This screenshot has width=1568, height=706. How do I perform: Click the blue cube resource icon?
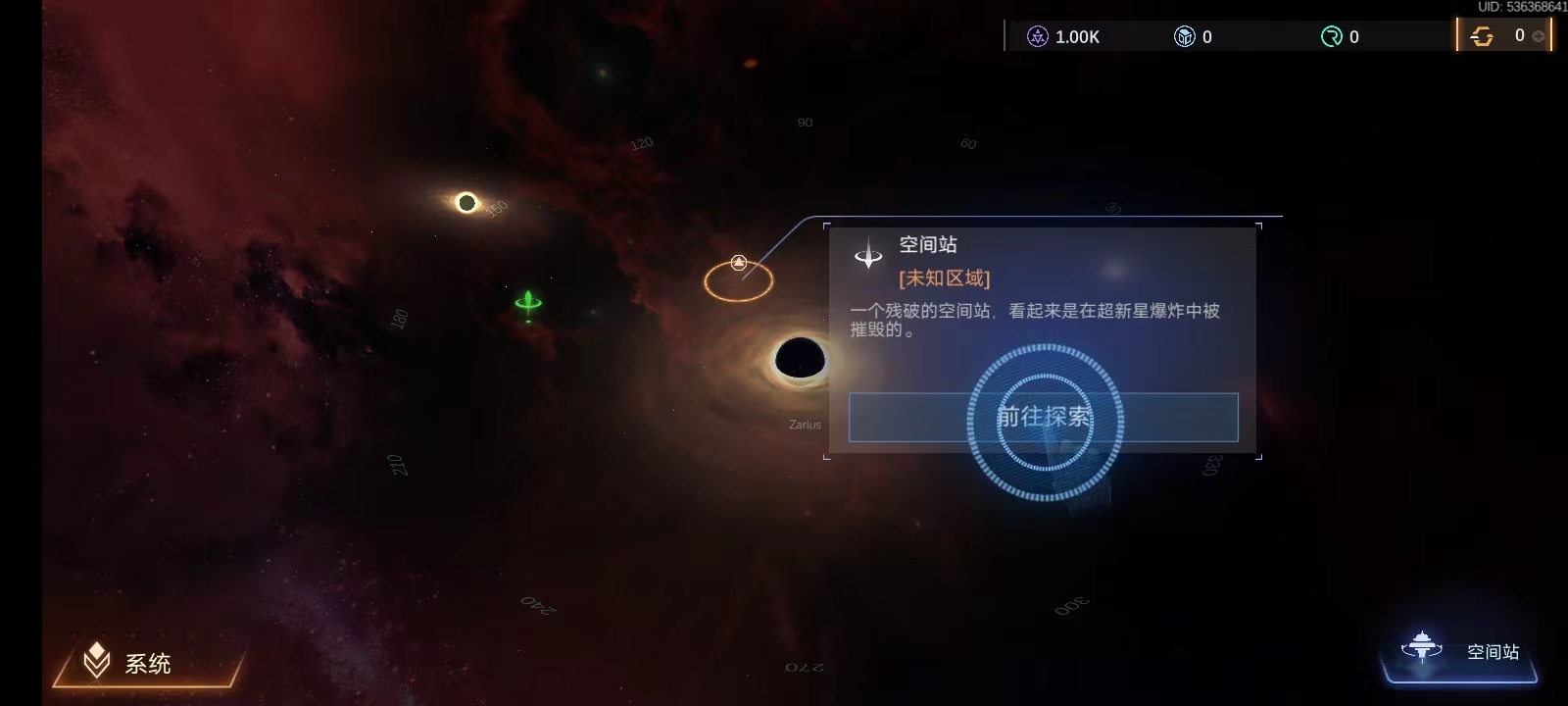pos(1184,37)
